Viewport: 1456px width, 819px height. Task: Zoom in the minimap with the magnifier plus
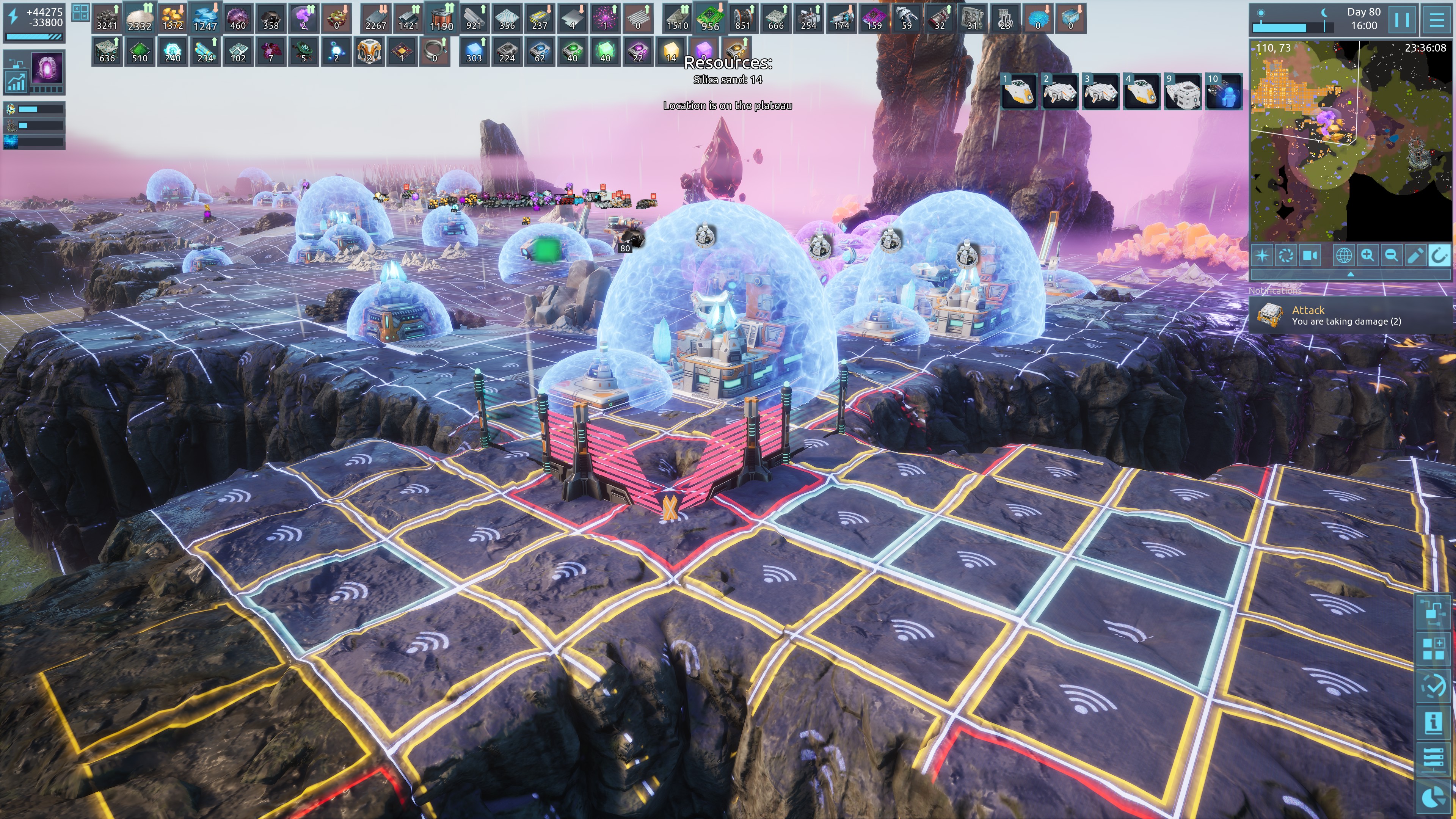pos(1368,256)
